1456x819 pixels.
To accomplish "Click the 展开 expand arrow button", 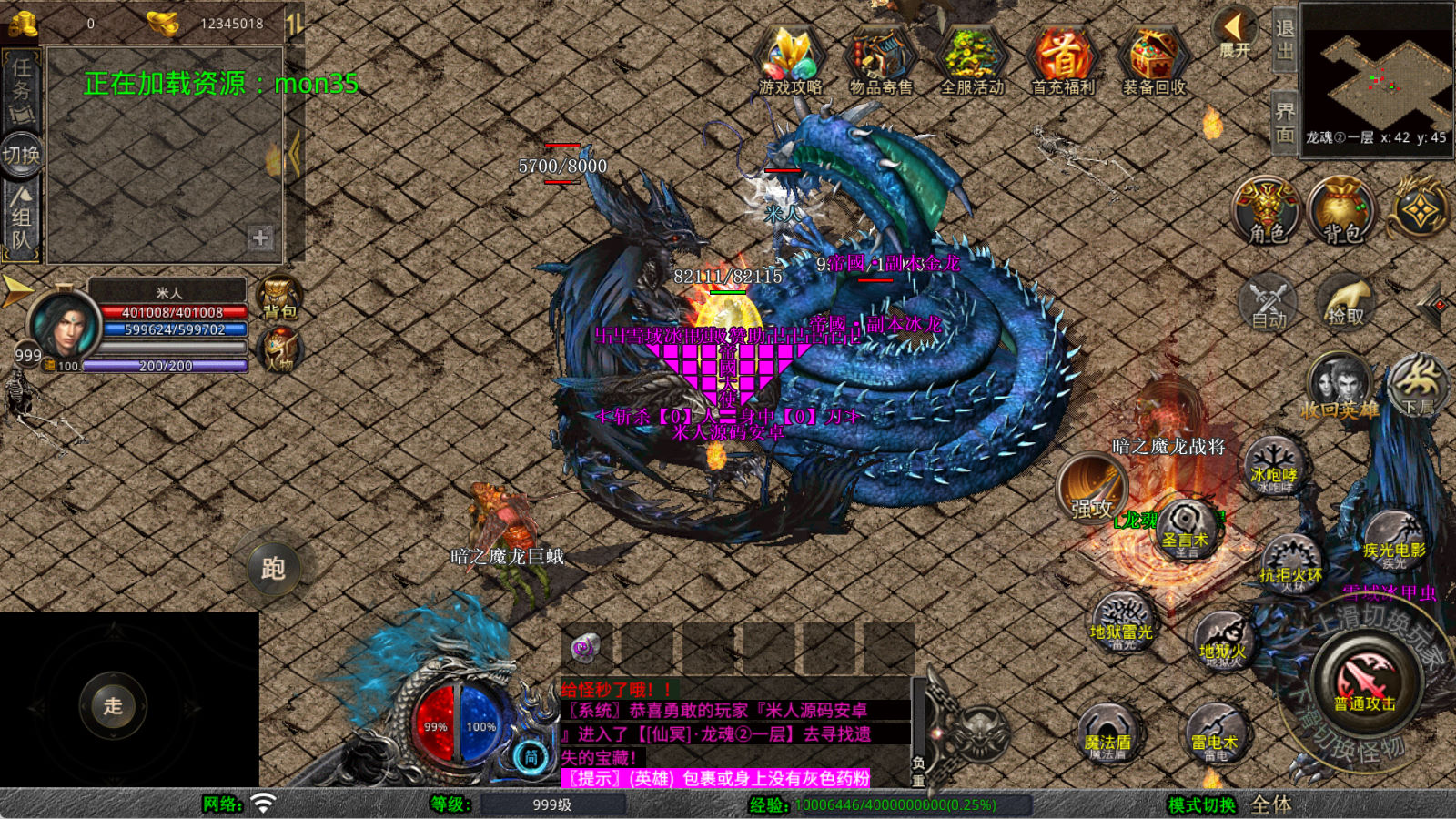I will coord(1234,33).
